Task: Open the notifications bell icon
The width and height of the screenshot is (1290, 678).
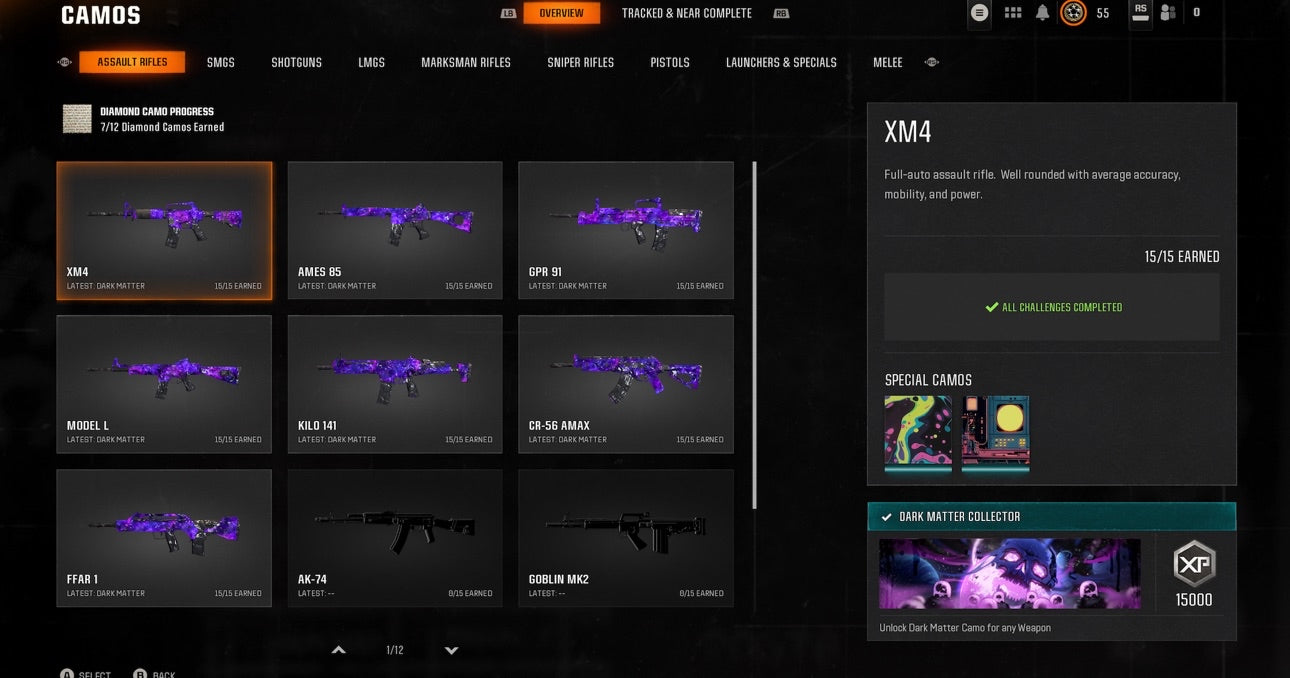Action: point(1042,13)
